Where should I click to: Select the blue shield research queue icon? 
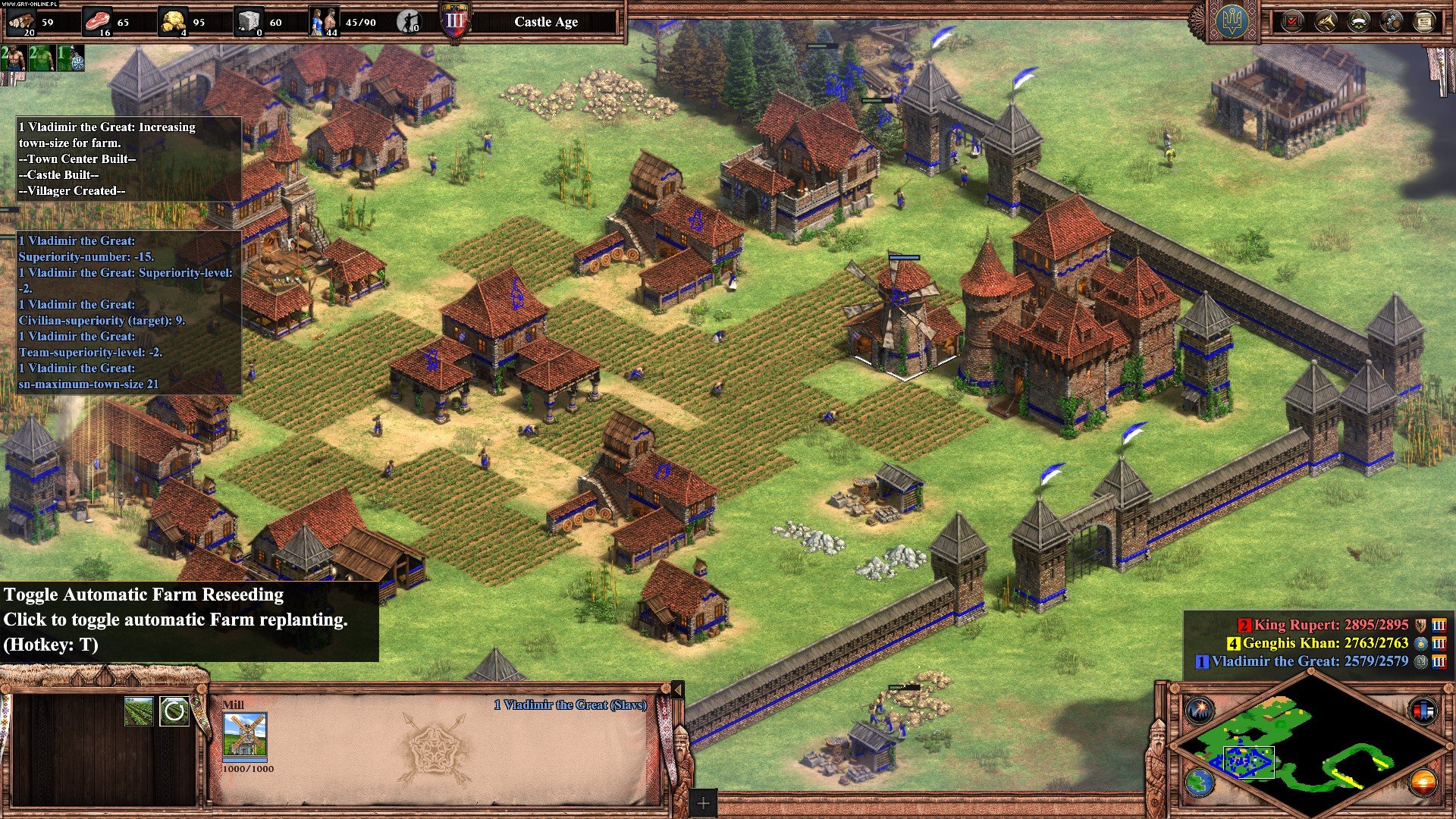click(71, 58)
